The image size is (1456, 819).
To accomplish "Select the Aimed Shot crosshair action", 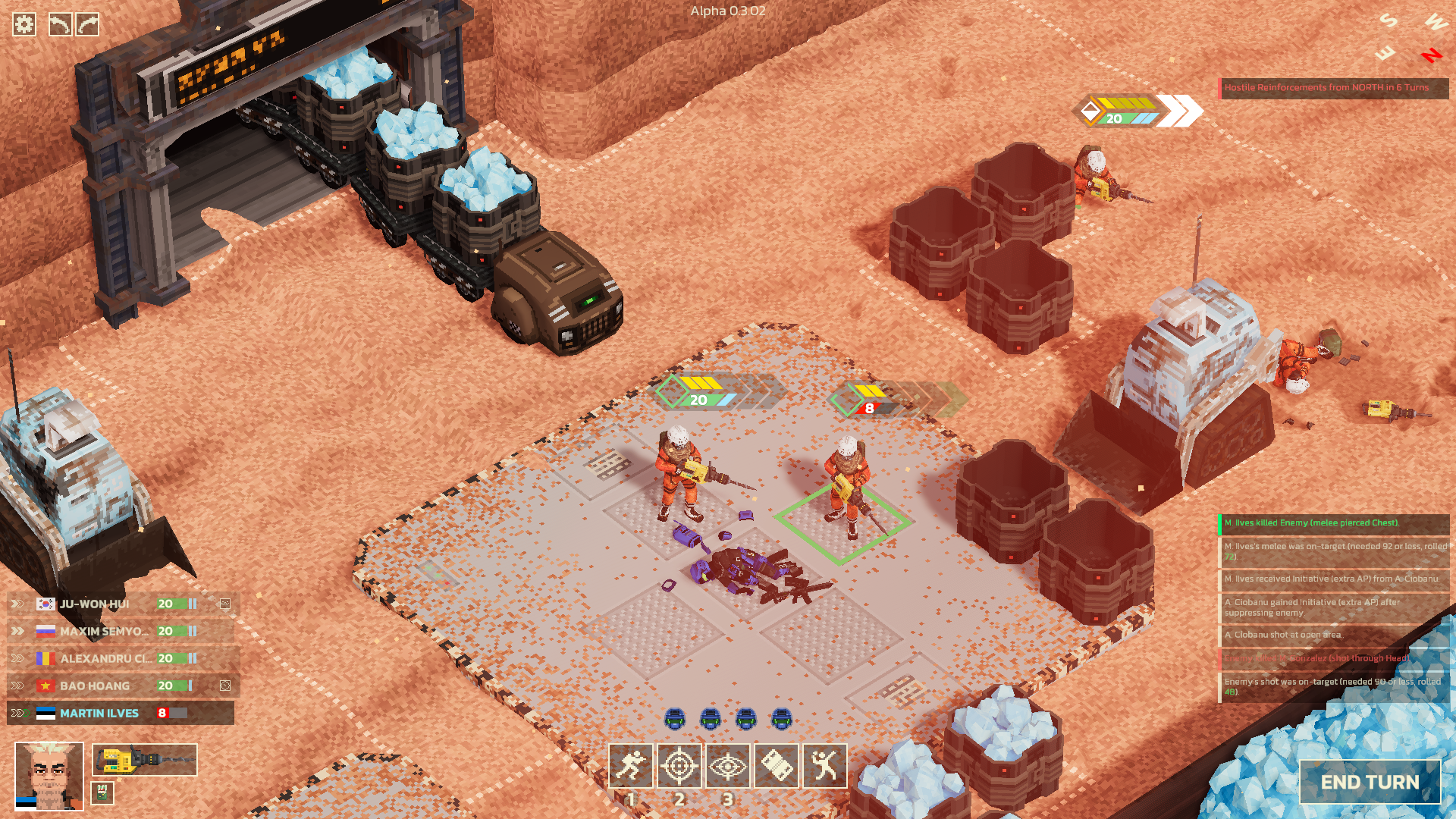I will click(679, 767).
